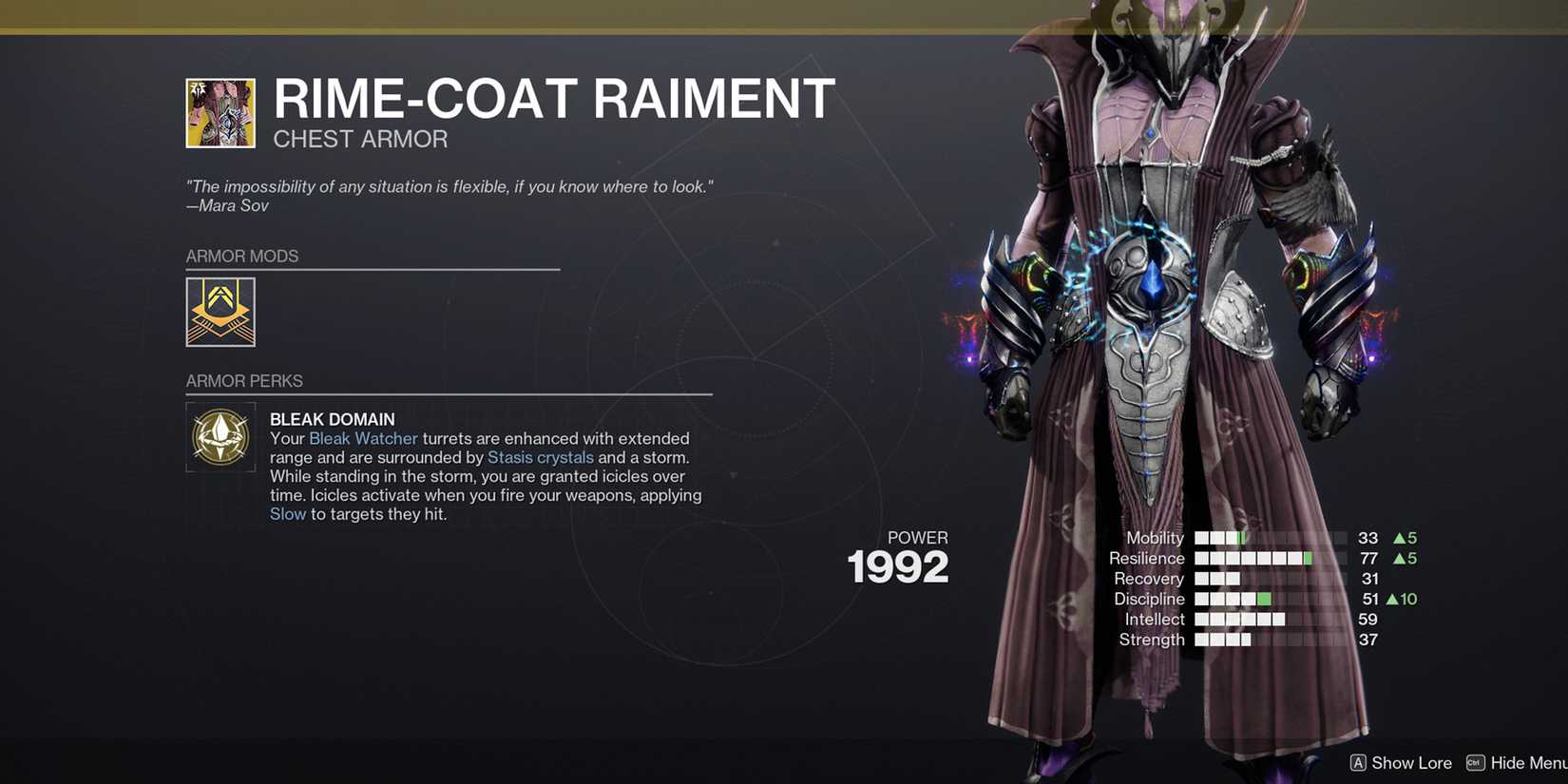Image resolution: width=1568 pixels, height=784 pixels.
Task: Select the Power value 1992
Action: pyautogui.click(x=897, y=565)
